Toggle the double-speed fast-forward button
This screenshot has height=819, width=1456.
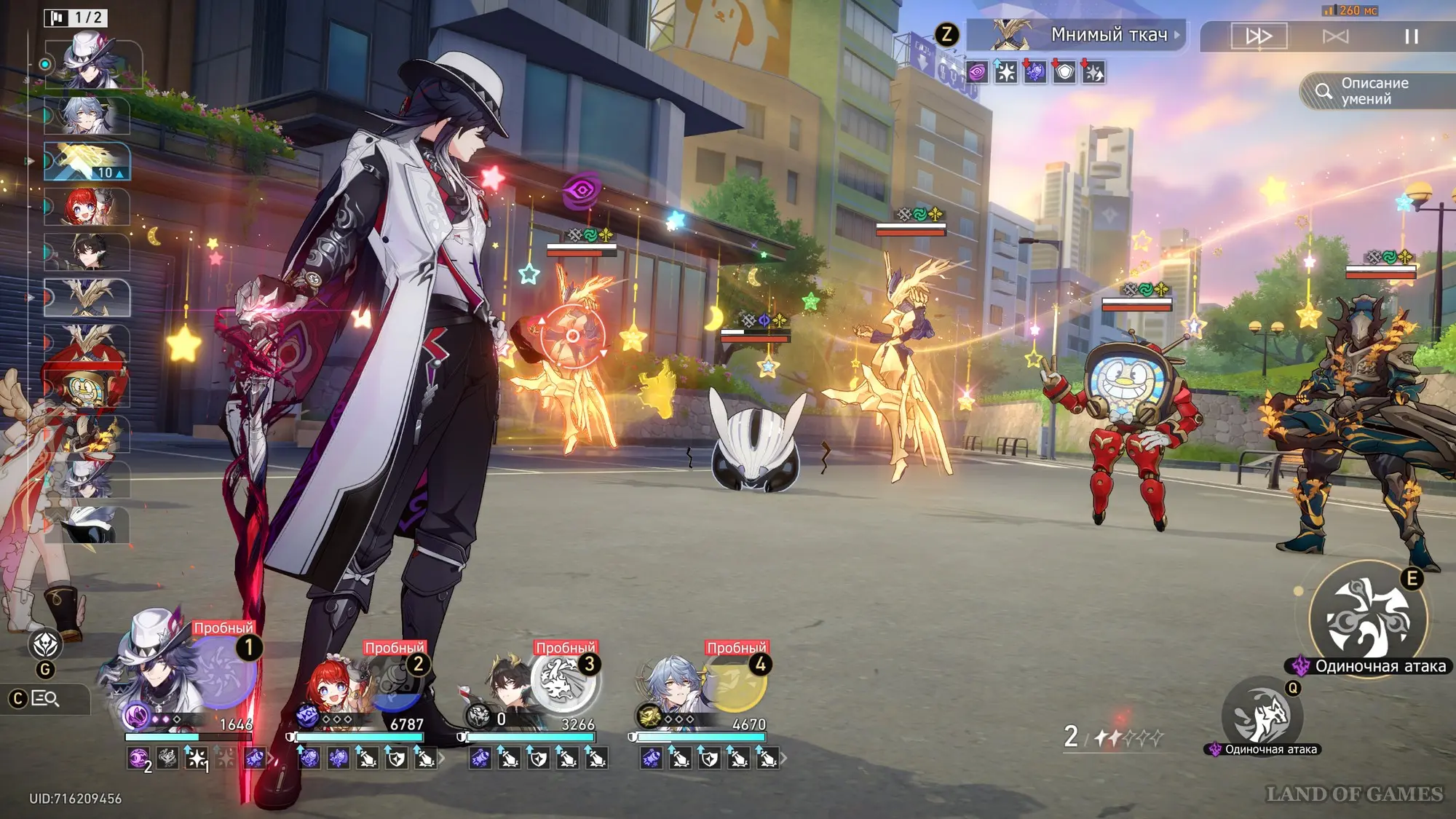tap(1259, 36)
